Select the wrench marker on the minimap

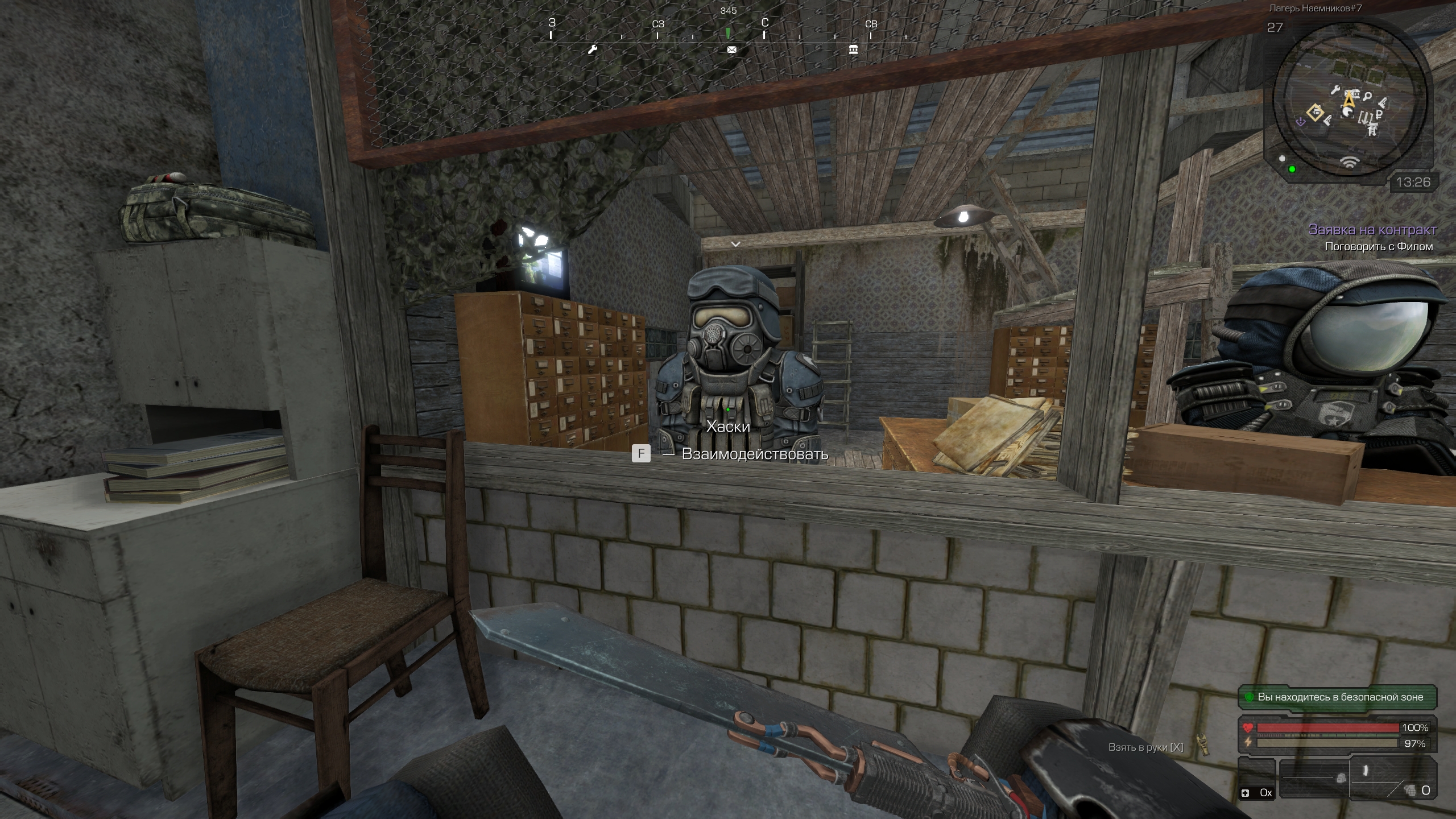tap(1335, 90)
